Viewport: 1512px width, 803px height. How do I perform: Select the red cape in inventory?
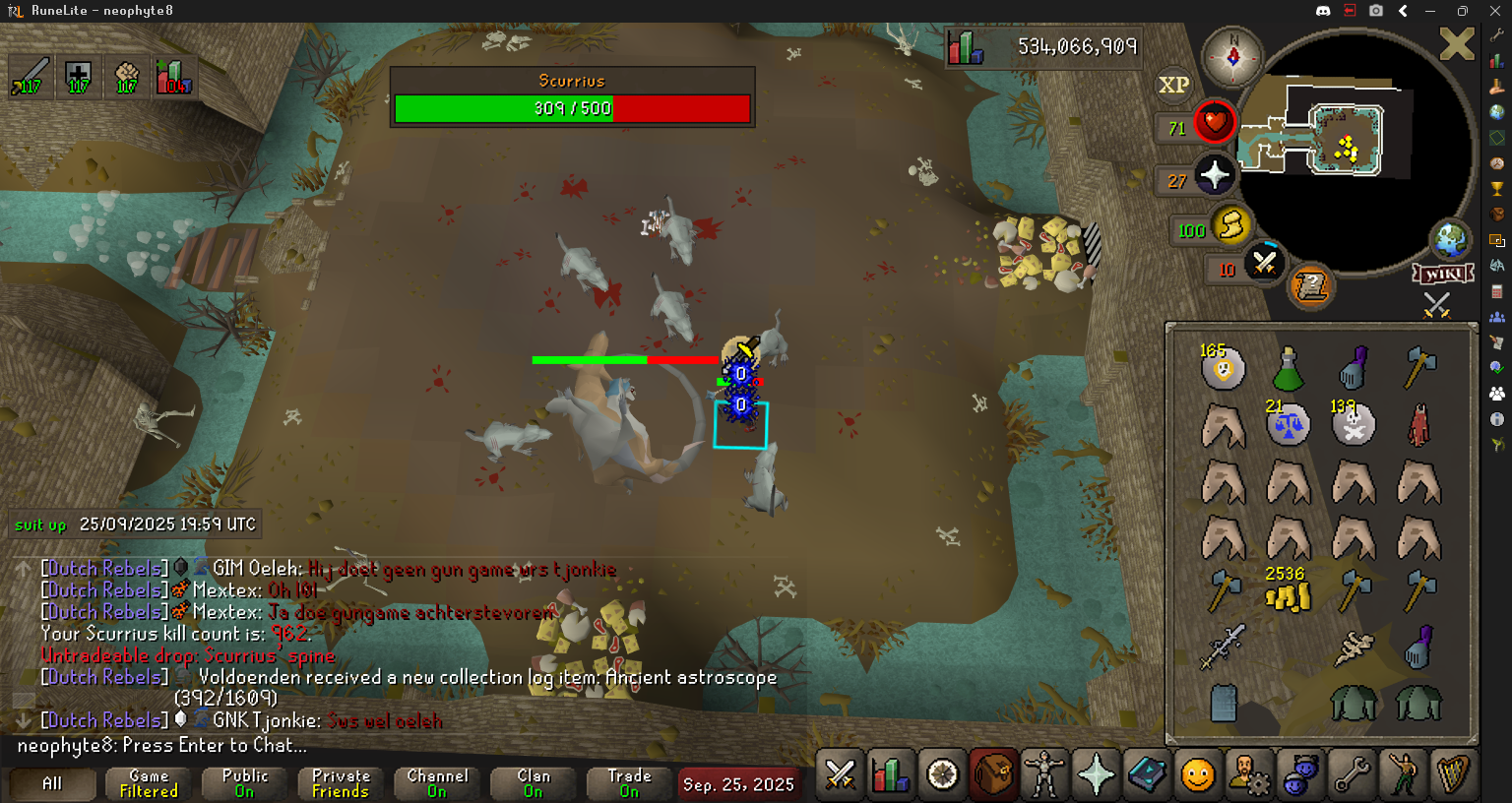1418,426
